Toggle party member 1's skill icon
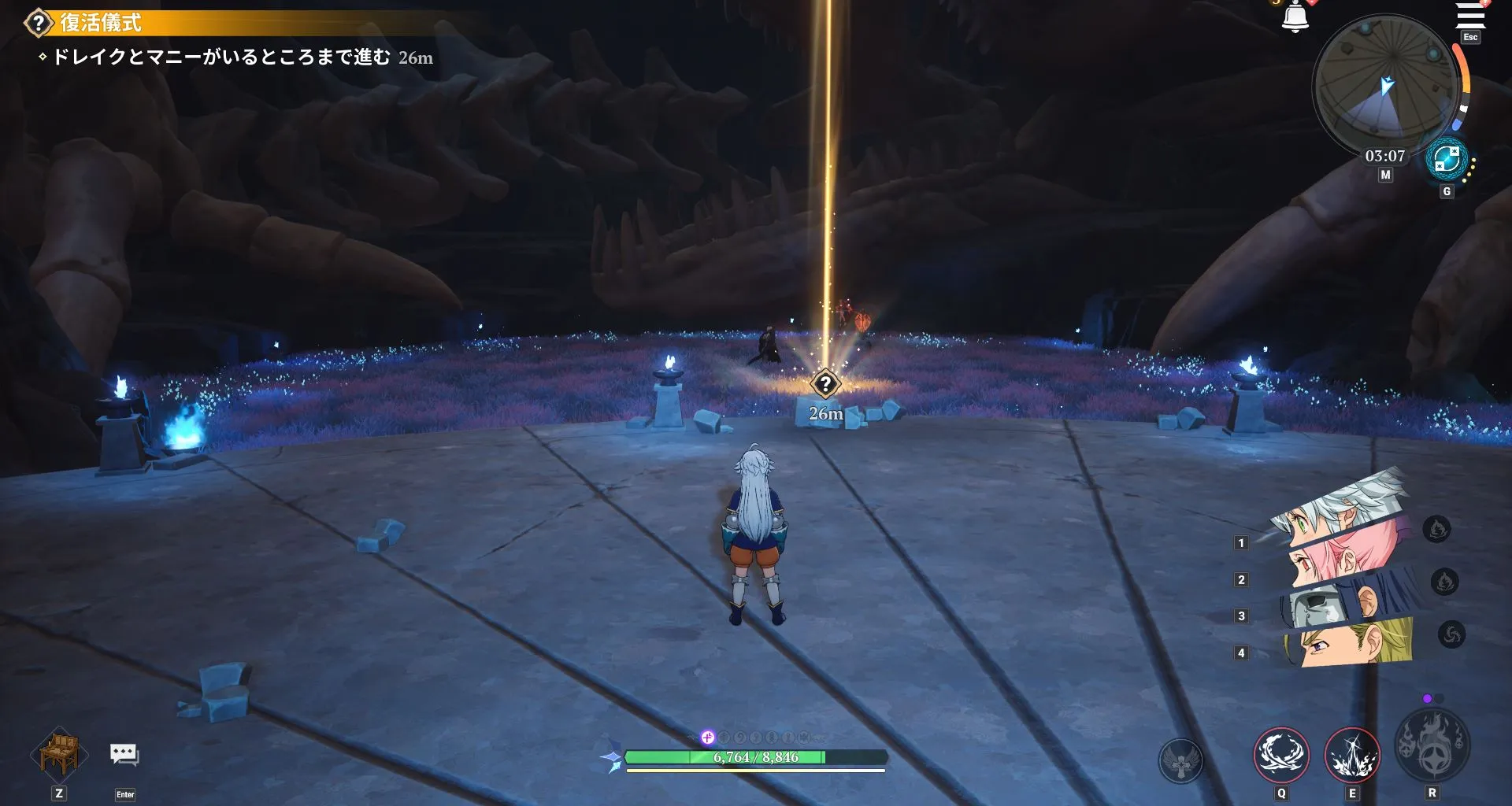This screenshot has height=806, width=1512. coord(1436,529)
